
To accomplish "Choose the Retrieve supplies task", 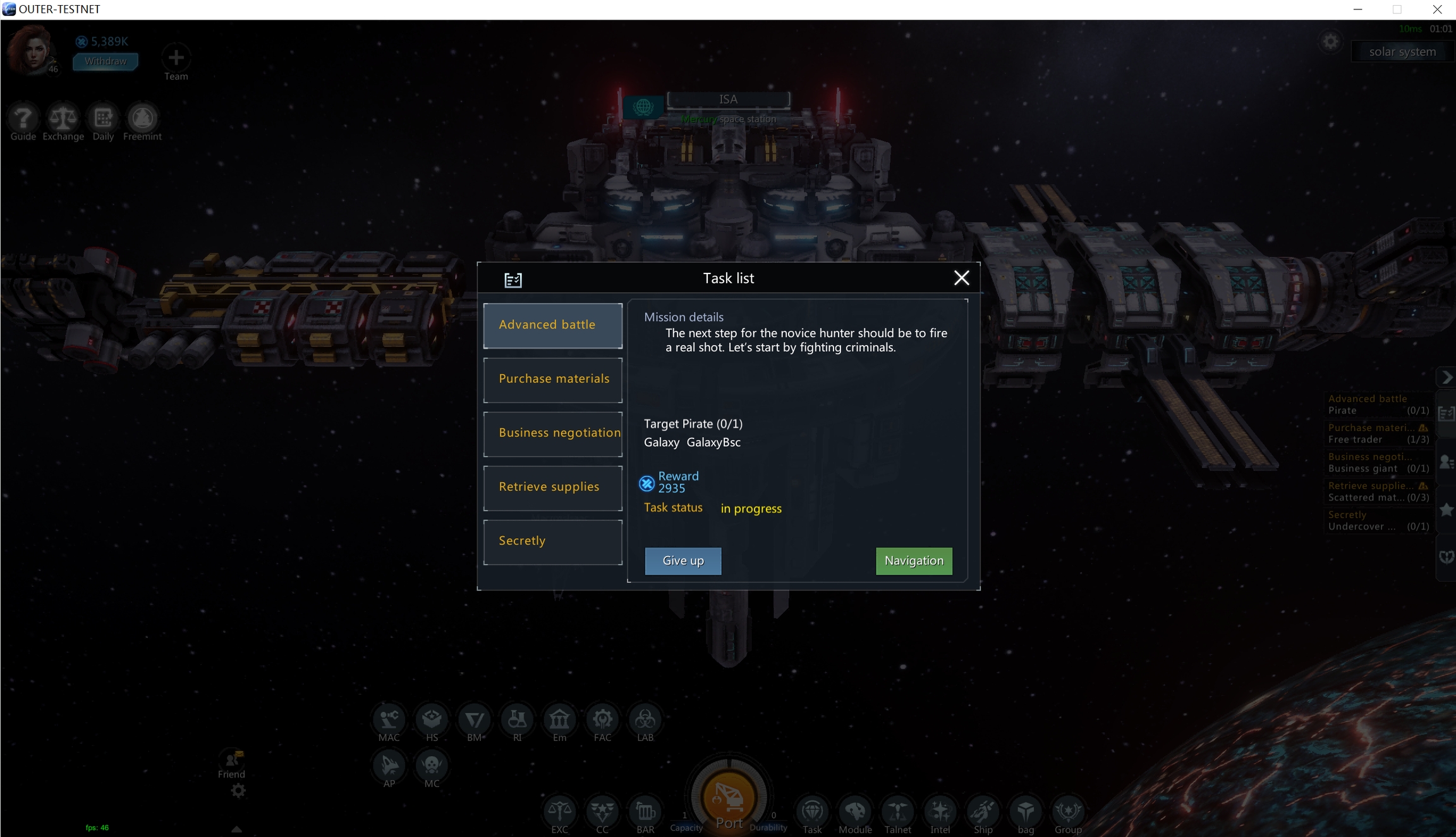I will (x=552, y=488).
